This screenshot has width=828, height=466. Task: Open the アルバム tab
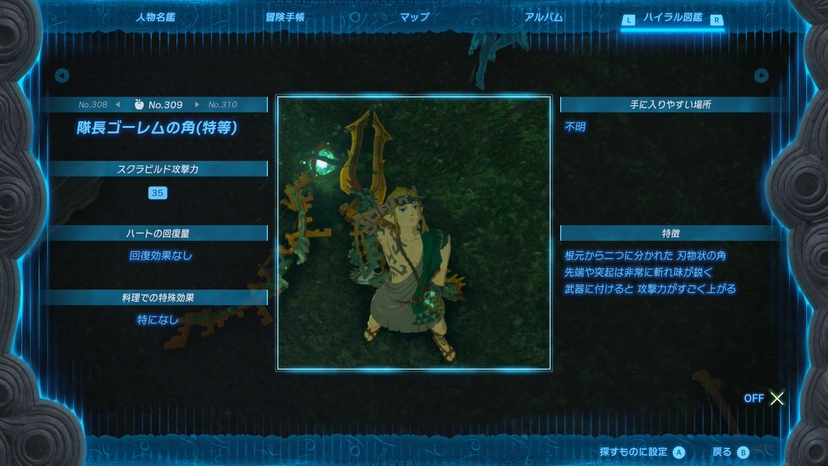pos(543,18)
